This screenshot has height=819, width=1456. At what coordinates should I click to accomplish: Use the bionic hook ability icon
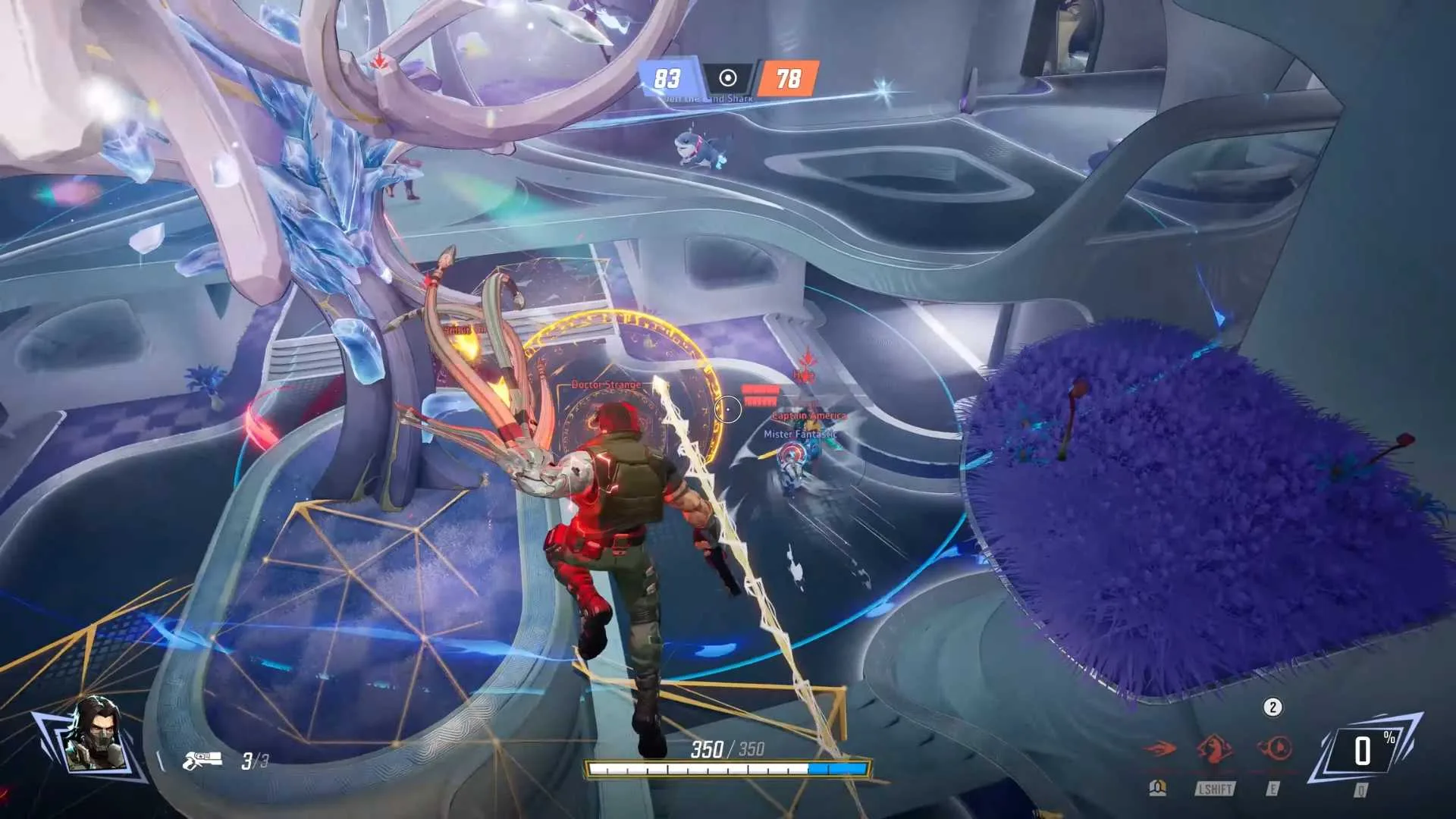coord(1275,748)
